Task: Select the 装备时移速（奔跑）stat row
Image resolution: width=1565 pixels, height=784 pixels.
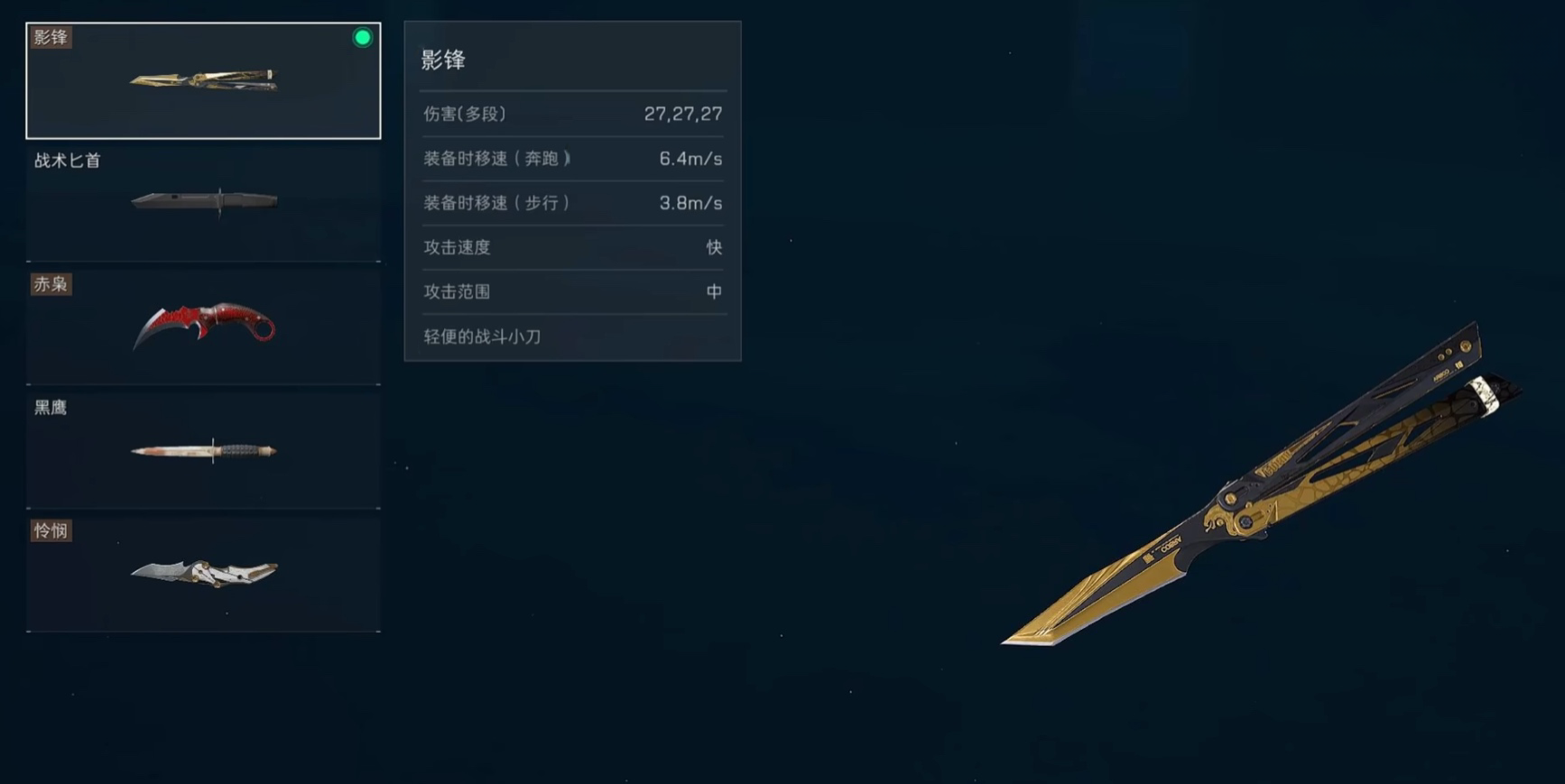Action: [x=495, y=158]
